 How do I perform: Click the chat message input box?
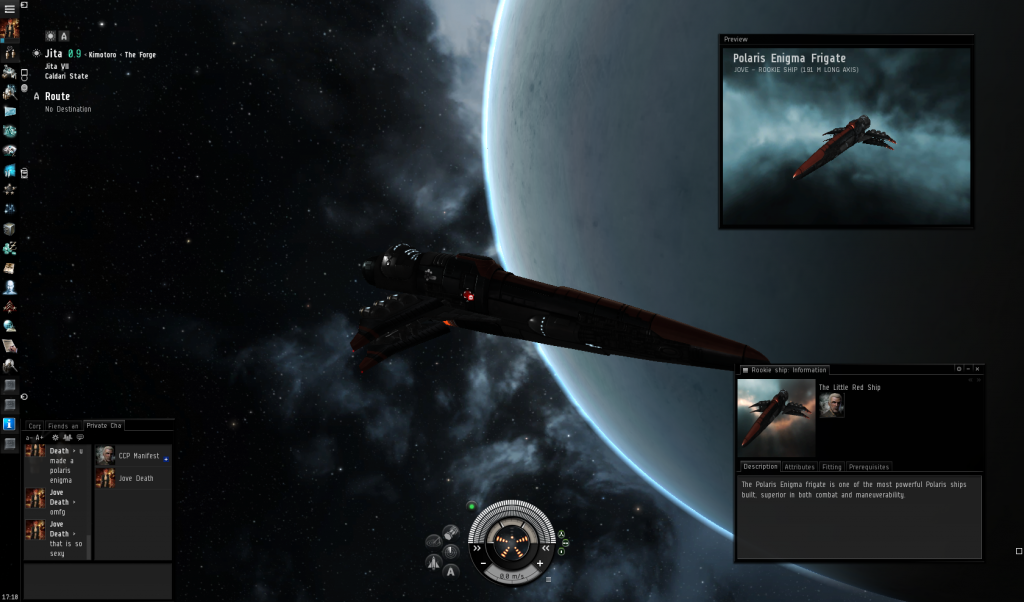point(97,580)
